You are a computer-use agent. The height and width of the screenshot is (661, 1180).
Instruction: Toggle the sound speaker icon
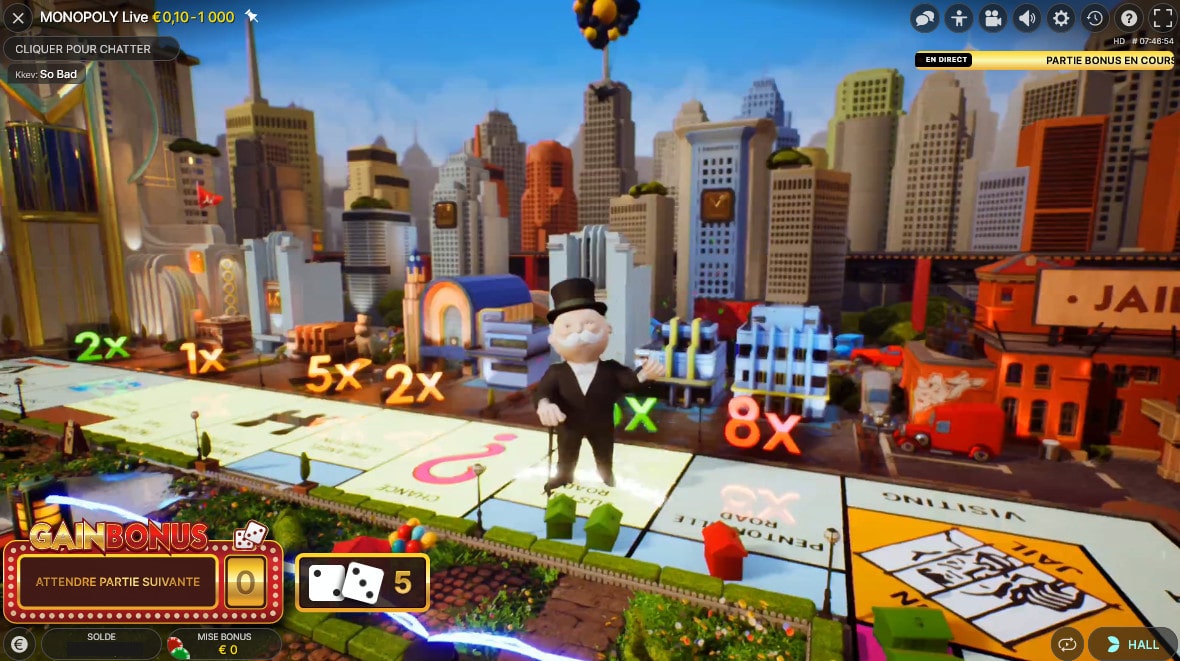tap(1027, 18)
